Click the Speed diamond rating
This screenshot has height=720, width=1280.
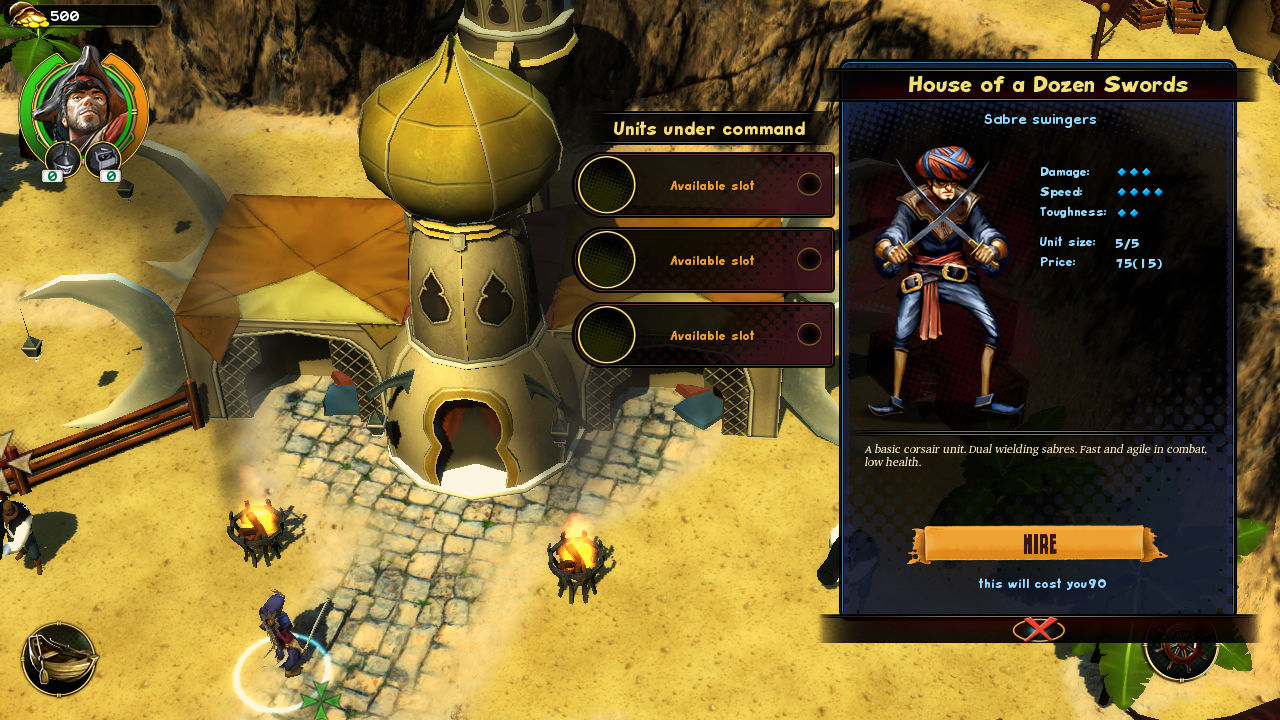pos(1140,192)
